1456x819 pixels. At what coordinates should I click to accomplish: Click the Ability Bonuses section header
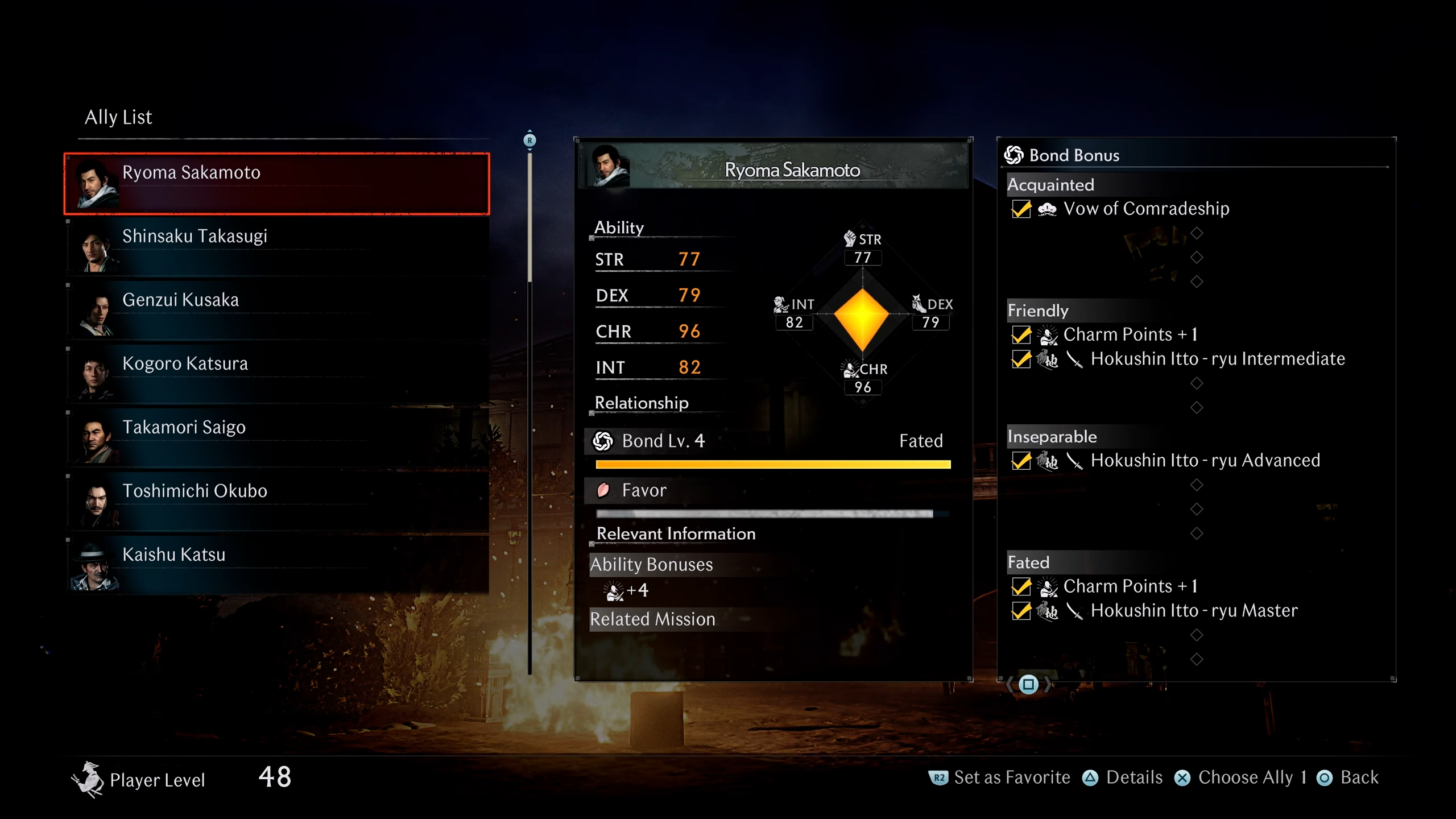[x=652, y=565]
